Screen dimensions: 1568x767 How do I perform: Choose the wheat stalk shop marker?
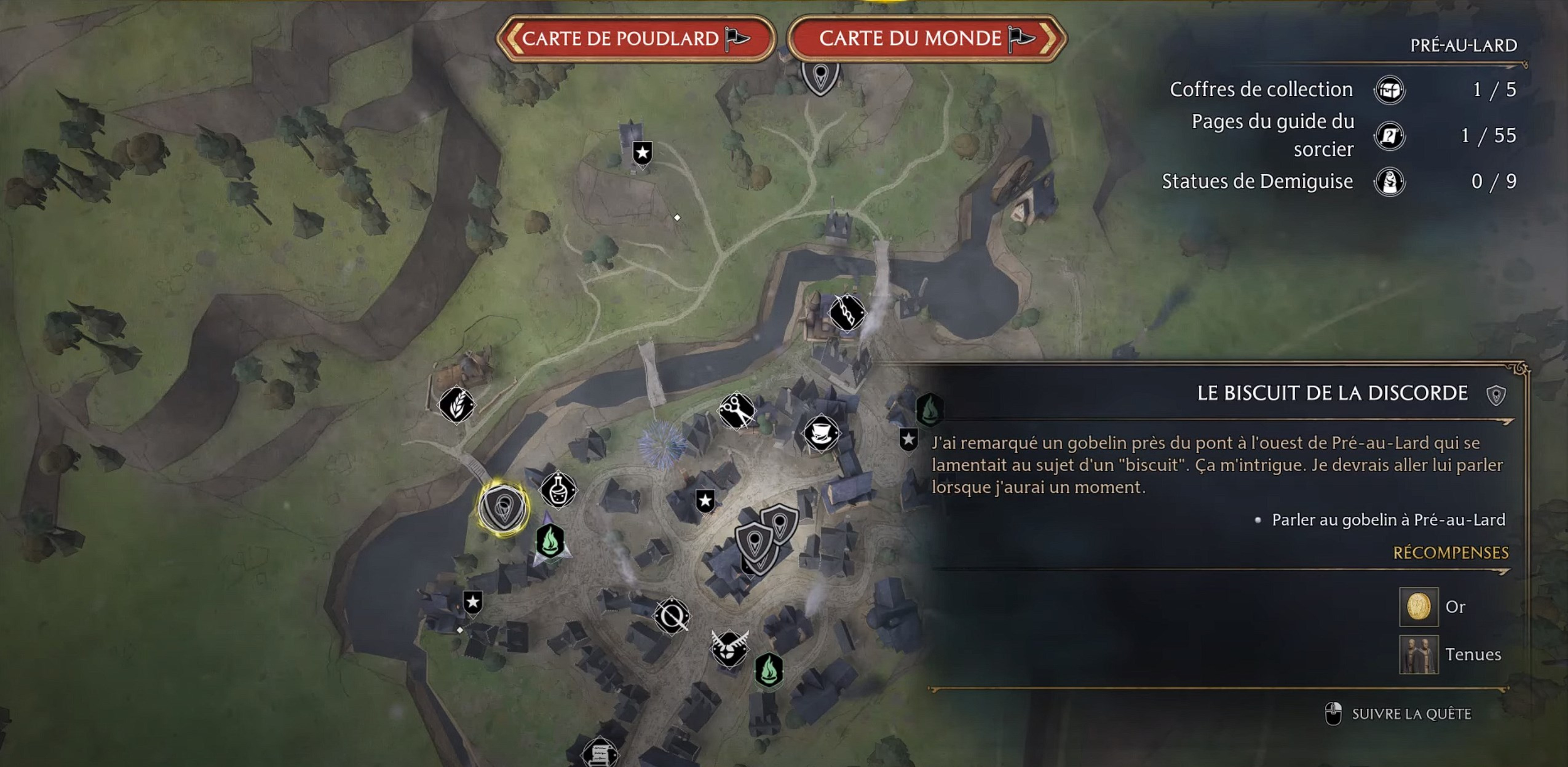coord(457,405)
